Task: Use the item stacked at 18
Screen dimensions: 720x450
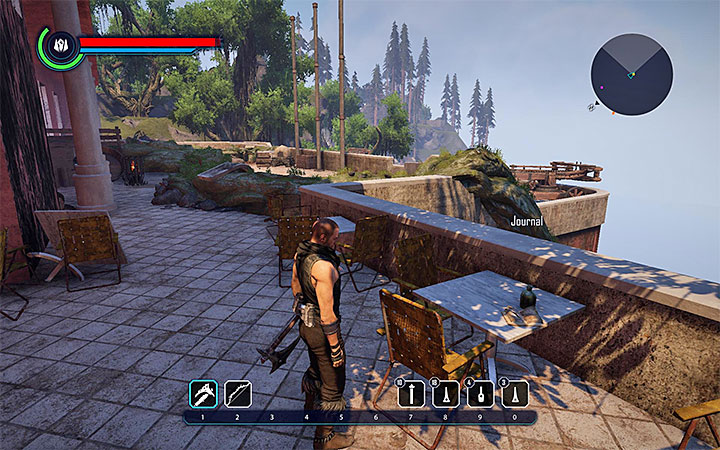Action: (x=446, y=394)
